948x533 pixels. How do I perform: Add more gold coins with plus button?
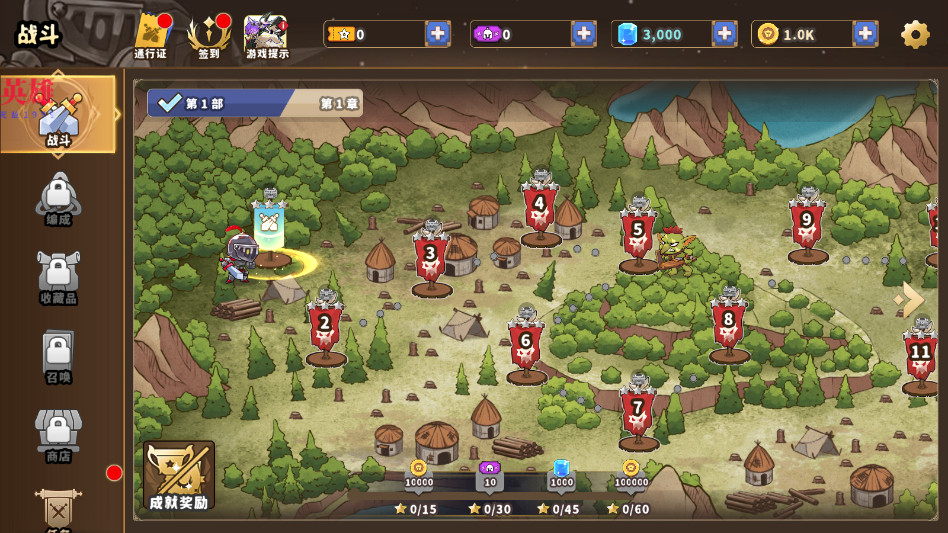pyautogui.click(x=865, y=34)
